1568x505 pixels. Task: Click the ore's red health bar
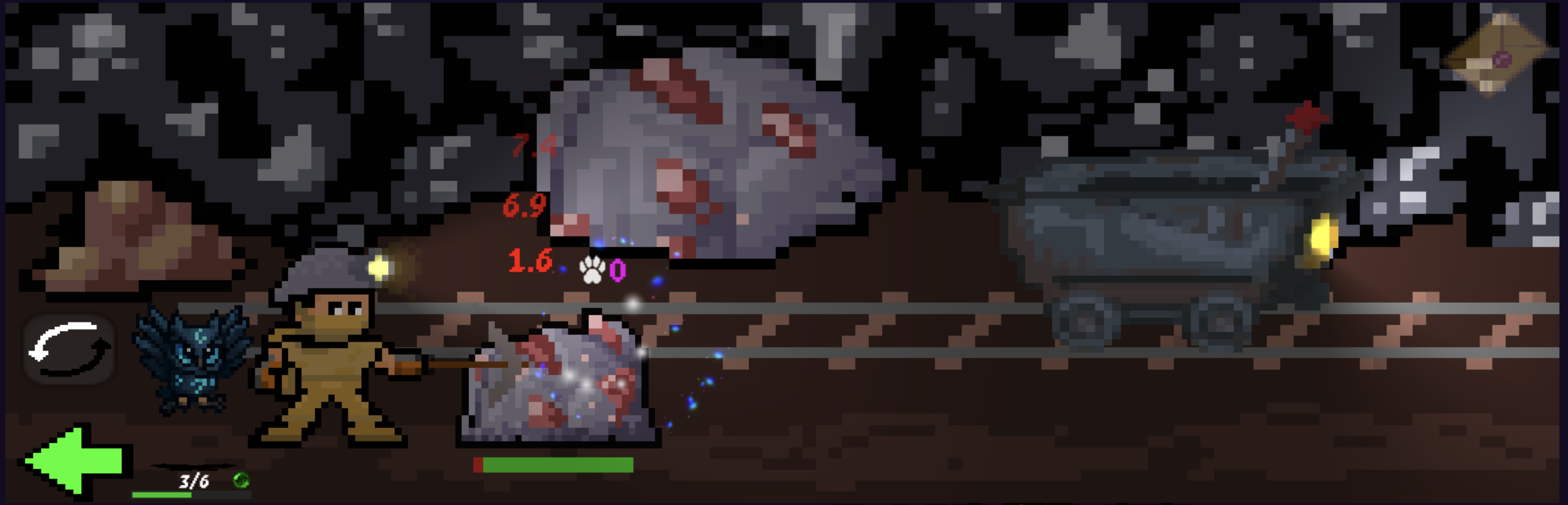click(x=478, y=464)
